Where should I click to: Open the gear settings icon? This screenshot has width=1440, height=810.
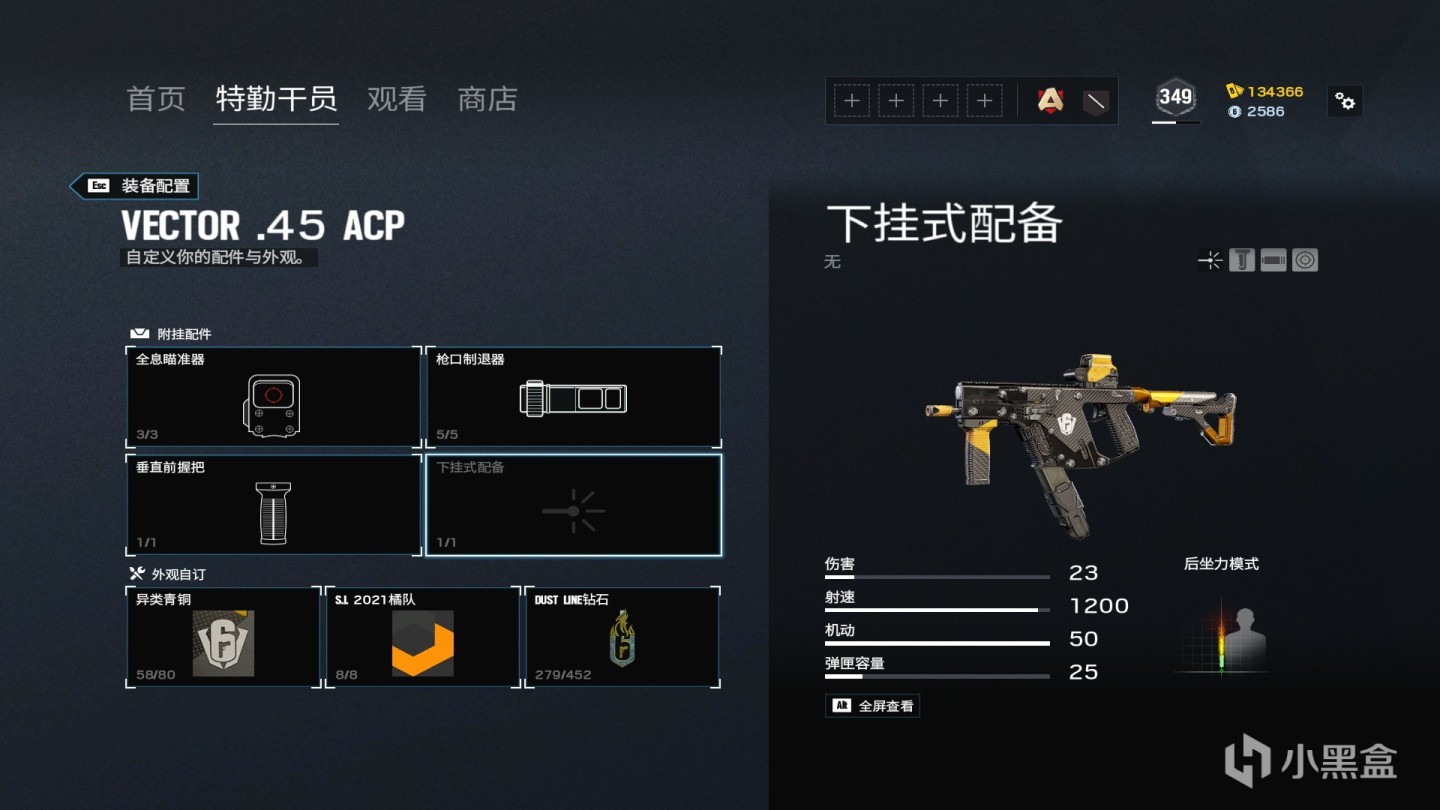1345,101
